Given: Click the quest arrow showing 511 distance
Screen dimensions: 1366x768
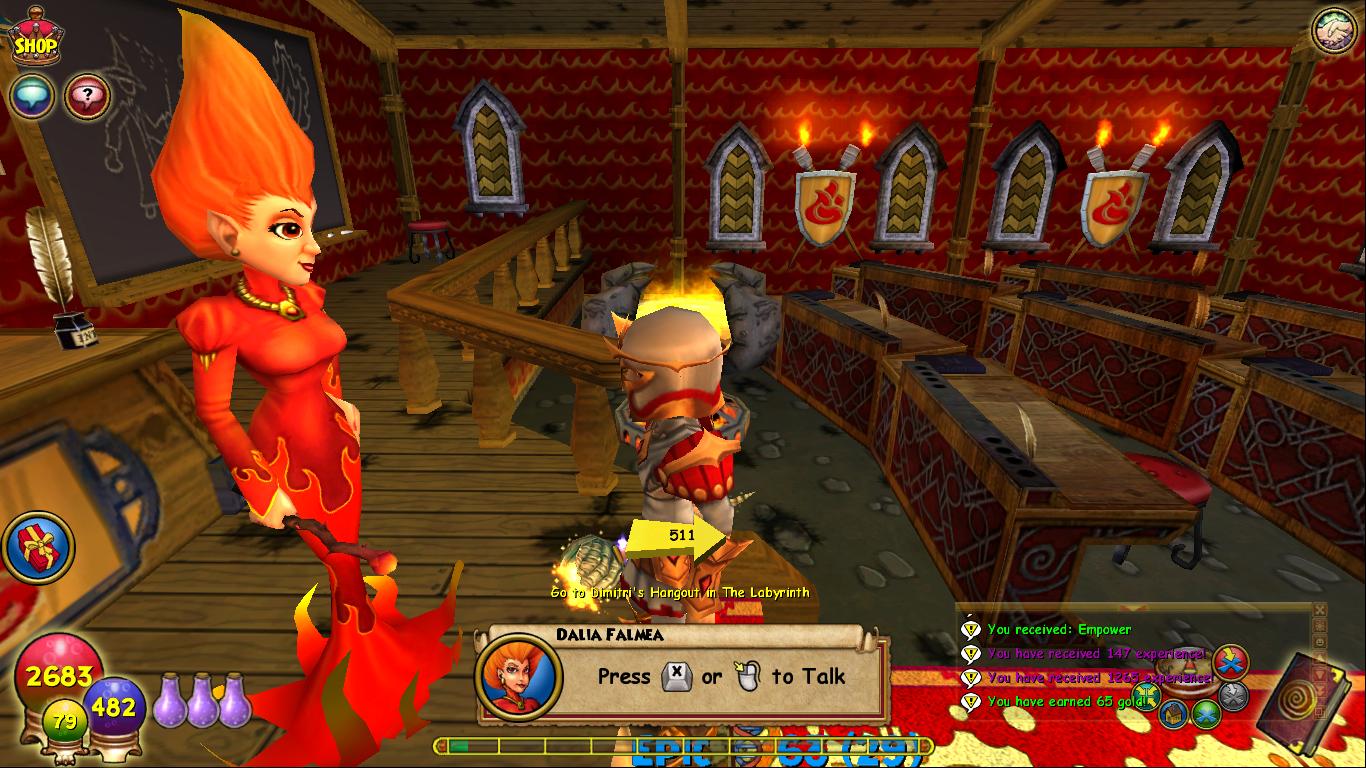Looking at the screenshot, I should click(675, 537).
